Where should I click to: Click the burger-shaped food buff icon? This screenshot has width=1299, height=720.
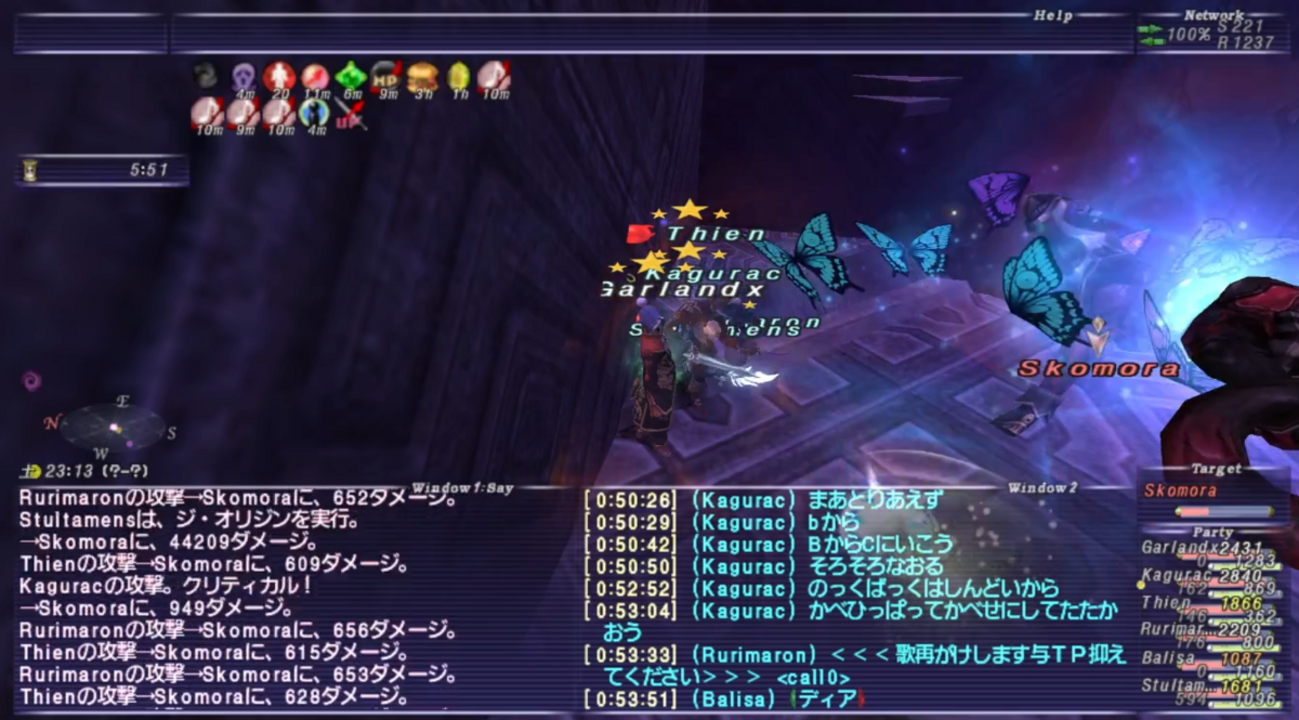click(x=420, y=78)
